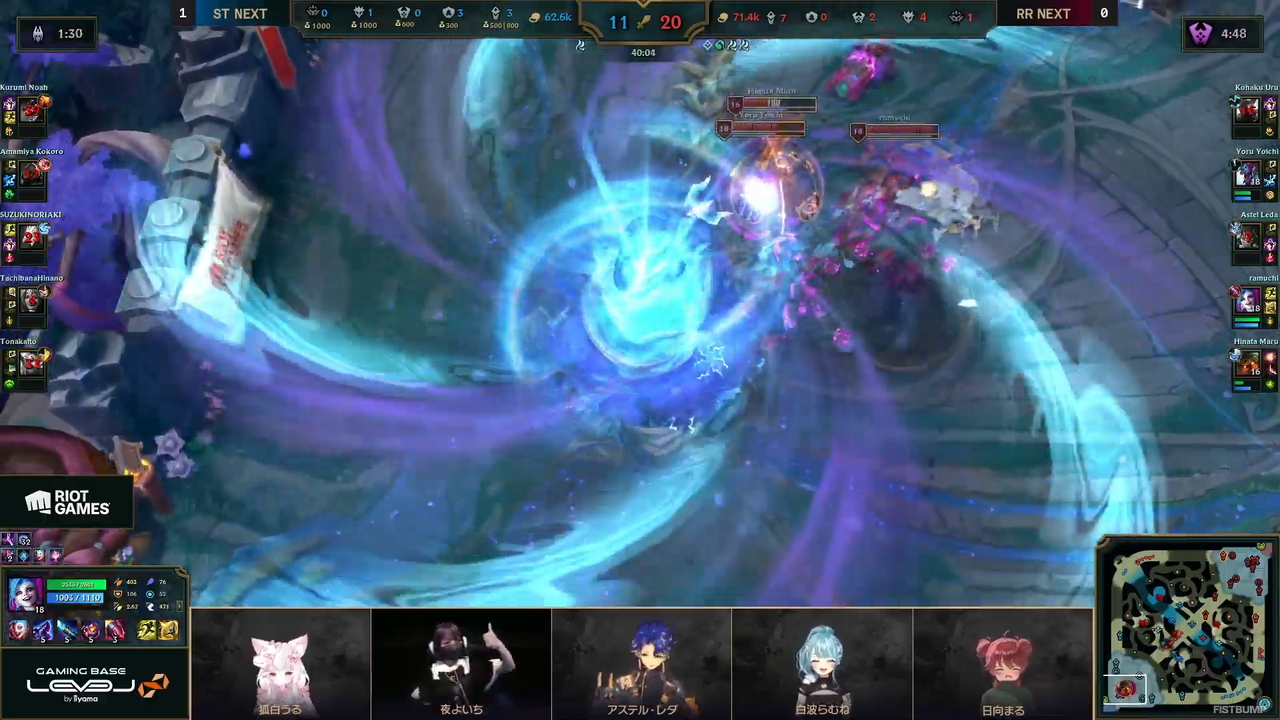Screen dimensions: 1280x720
Task: Choose TachibanaHinano's champion portrait
Action: pos(31,300)
